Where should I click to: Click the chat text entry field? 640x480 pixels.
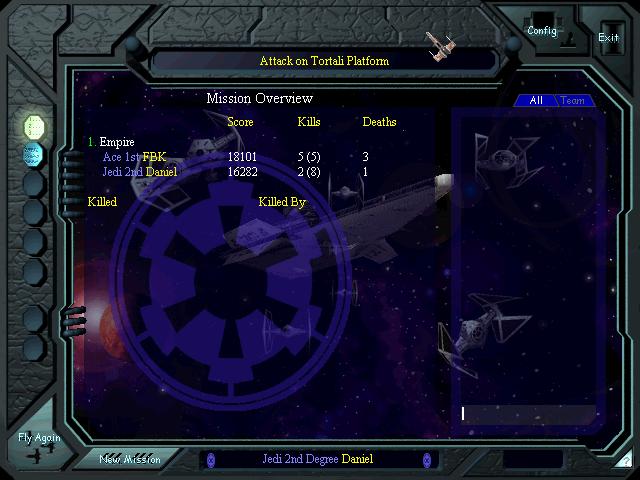click(x=525, y=413)
